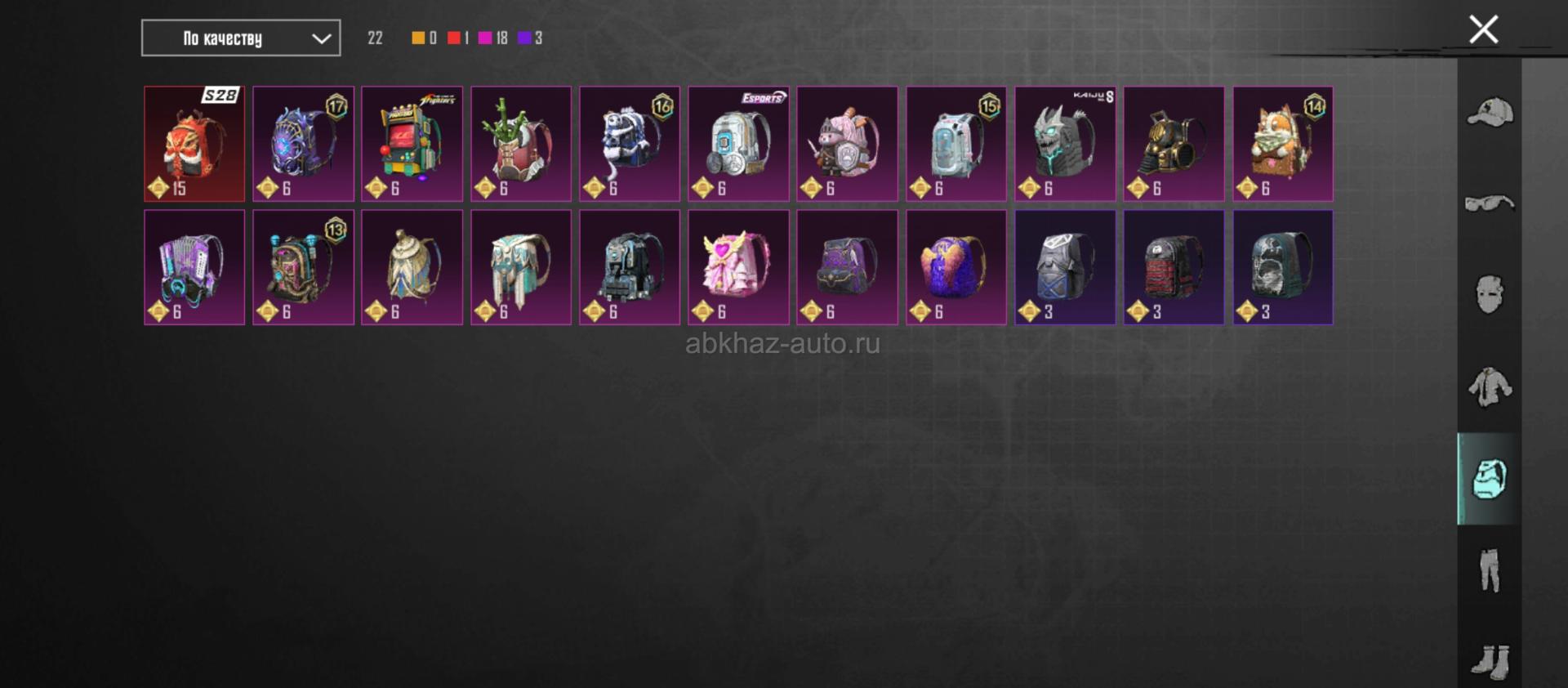Select the black and gold samurai helmet backpack
Screen dimensions: 1568x688
1174,144
